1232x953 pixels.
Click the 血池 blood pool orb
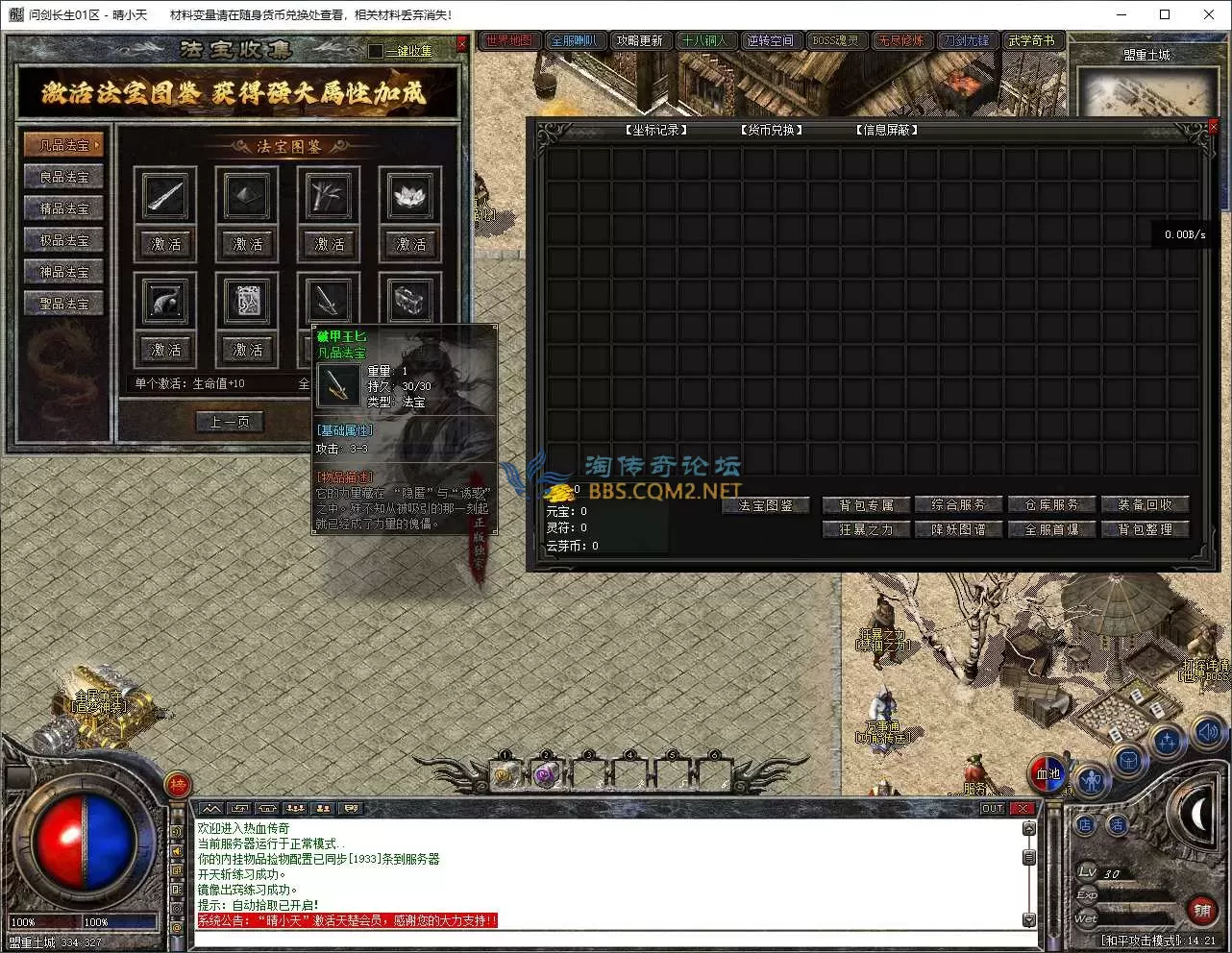(x=1047, y=774)
